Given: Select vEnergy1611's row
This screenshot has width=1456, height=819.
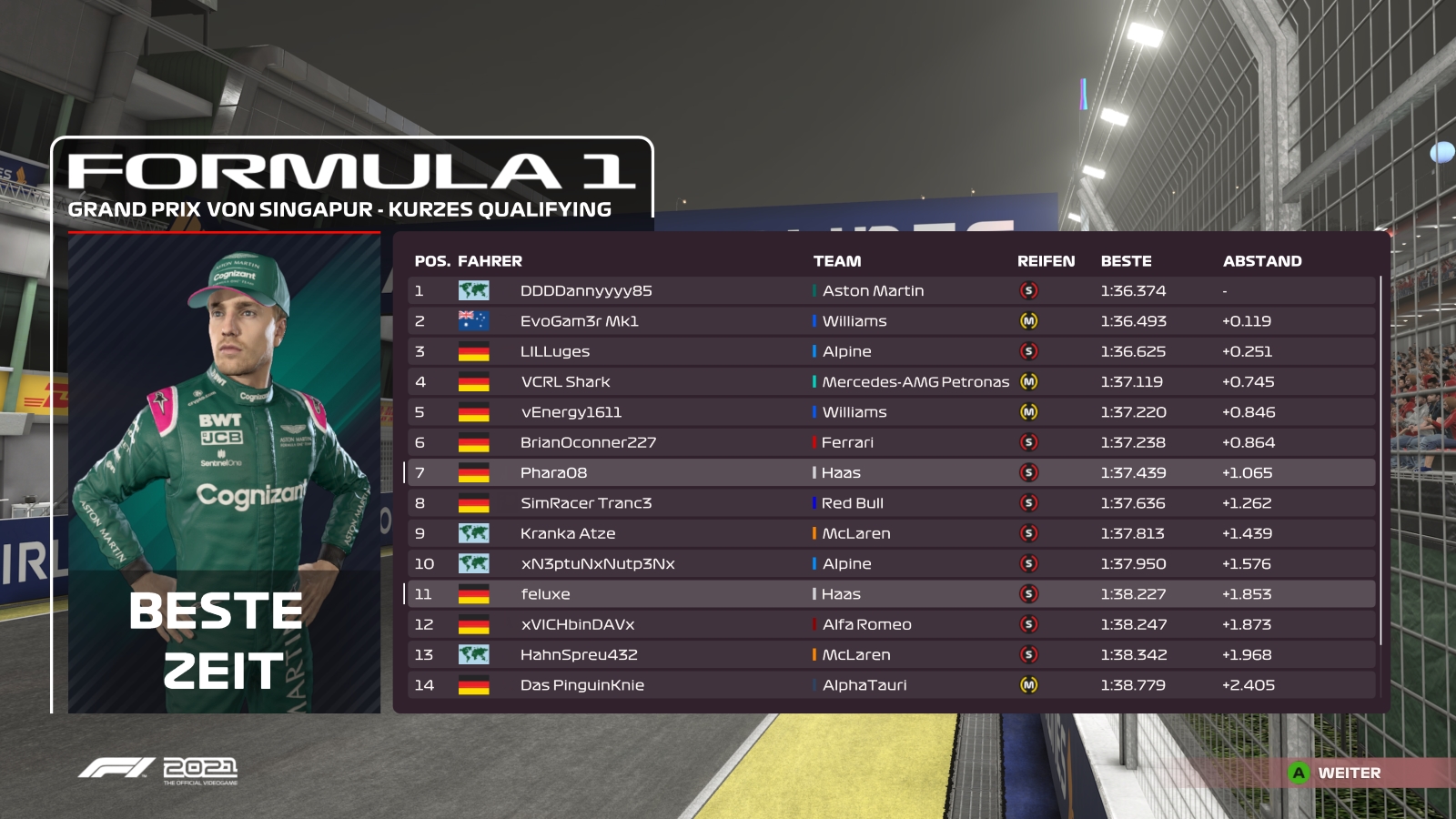Looking at the screenshot, I should tap(890, 412).
